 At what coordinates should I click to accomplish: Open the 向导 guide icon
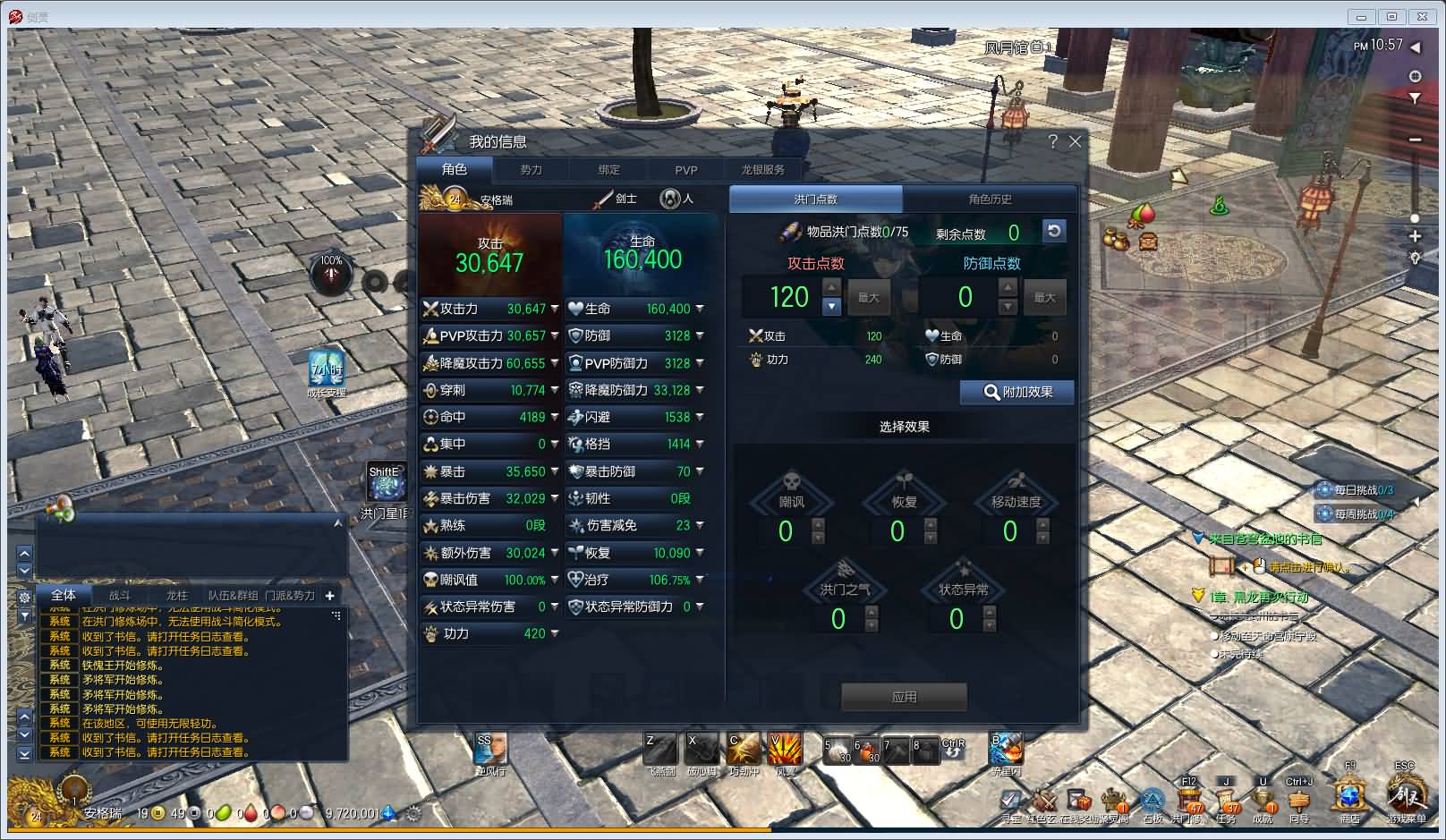[x=1300, y=800]
